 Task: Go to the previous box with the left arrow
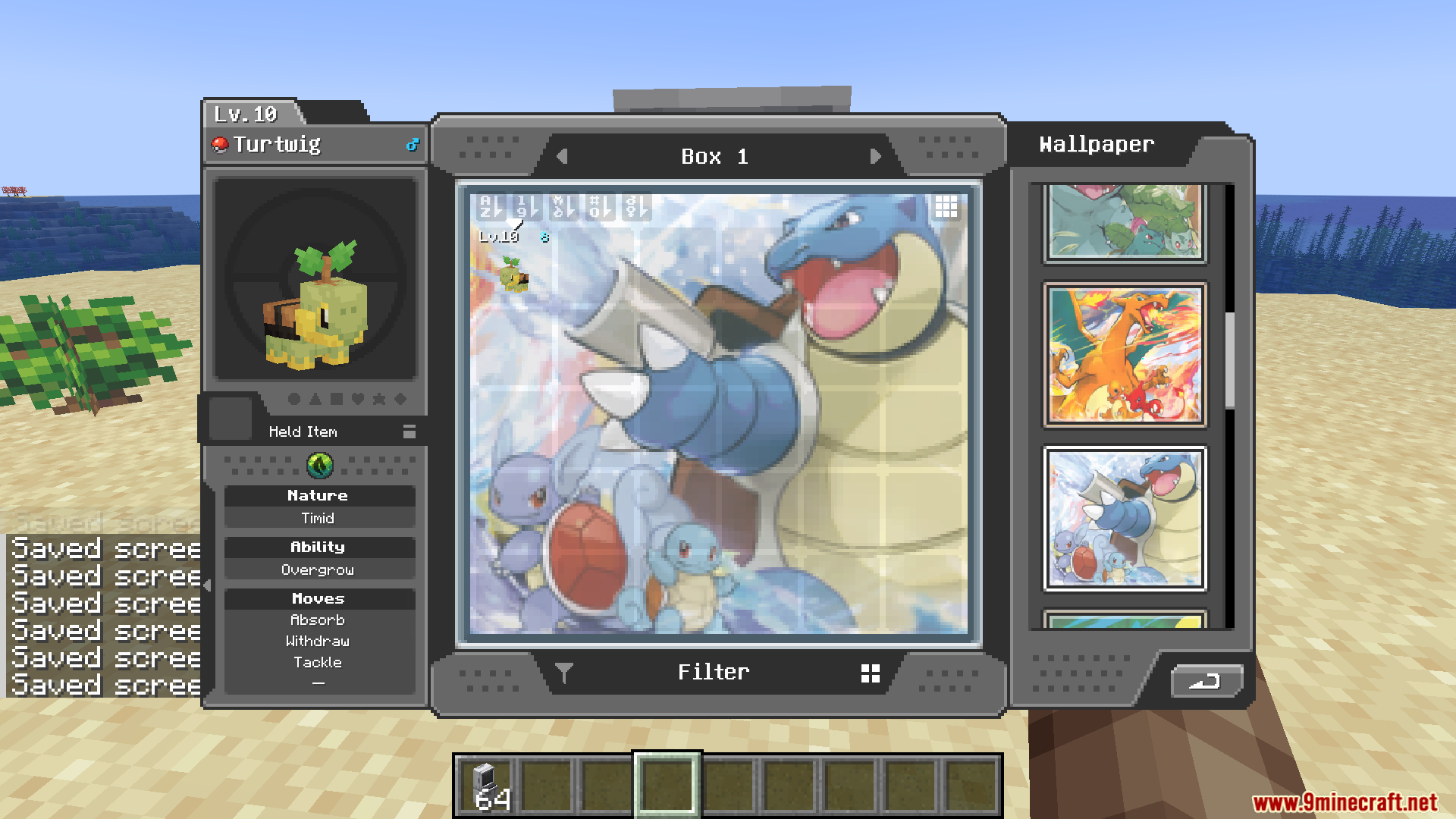click(x=562, y=156)
